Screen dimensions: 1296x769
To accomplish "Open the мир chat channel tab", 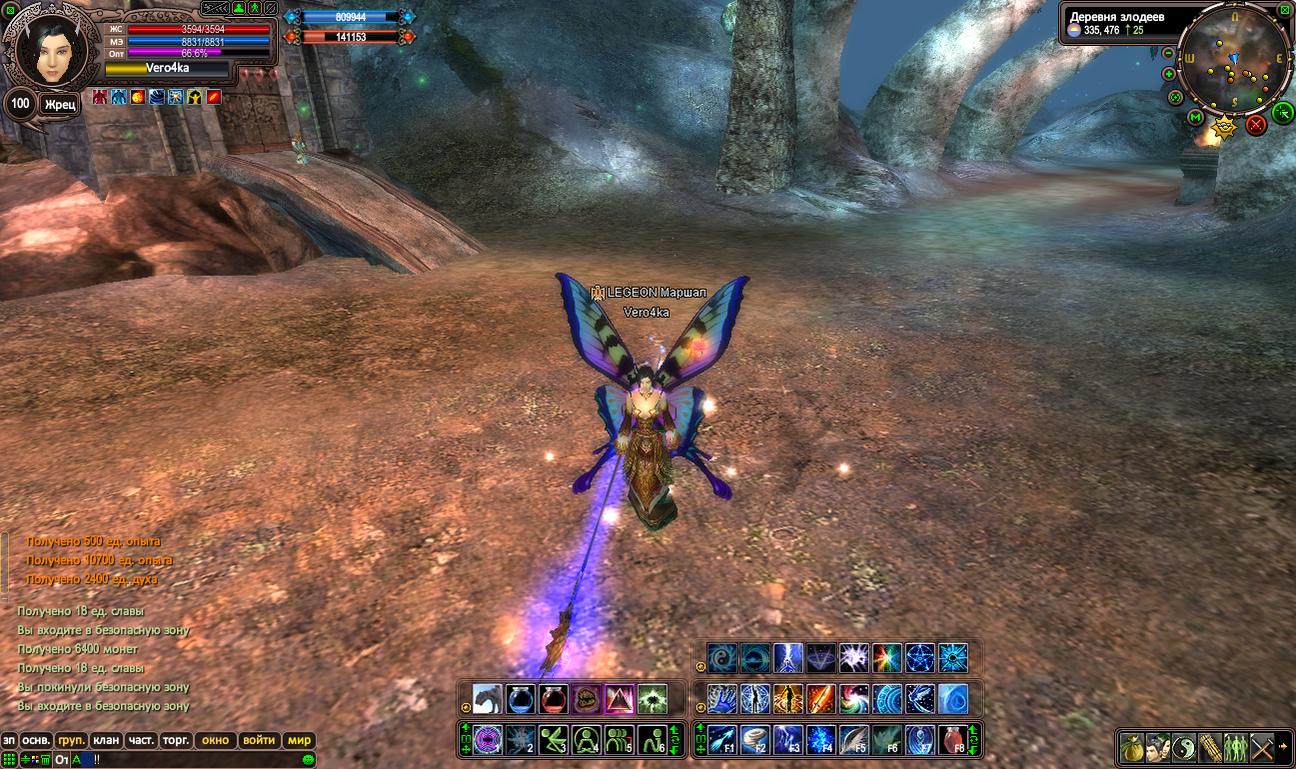I will [x=299, y=741].
